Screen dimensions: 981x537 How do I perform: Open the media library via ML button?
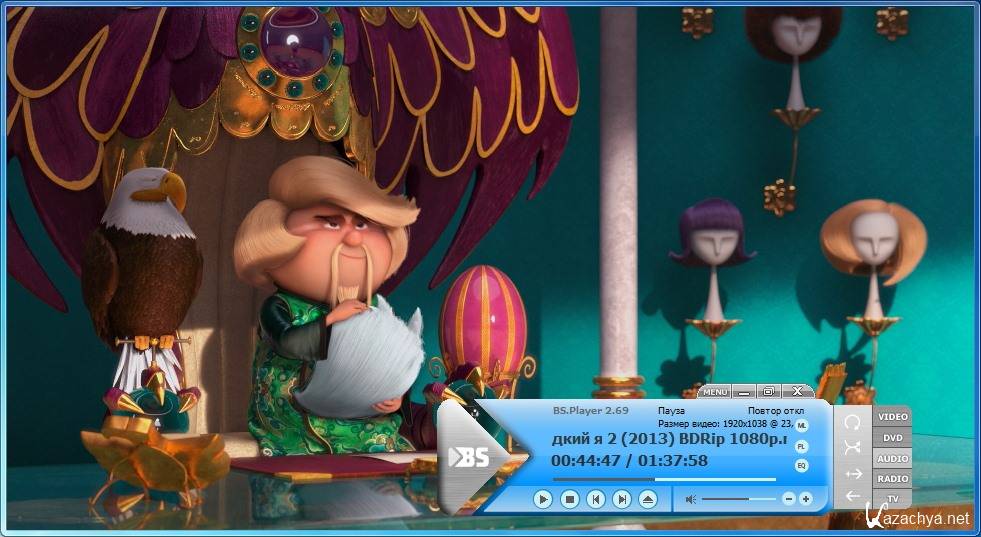801,427
